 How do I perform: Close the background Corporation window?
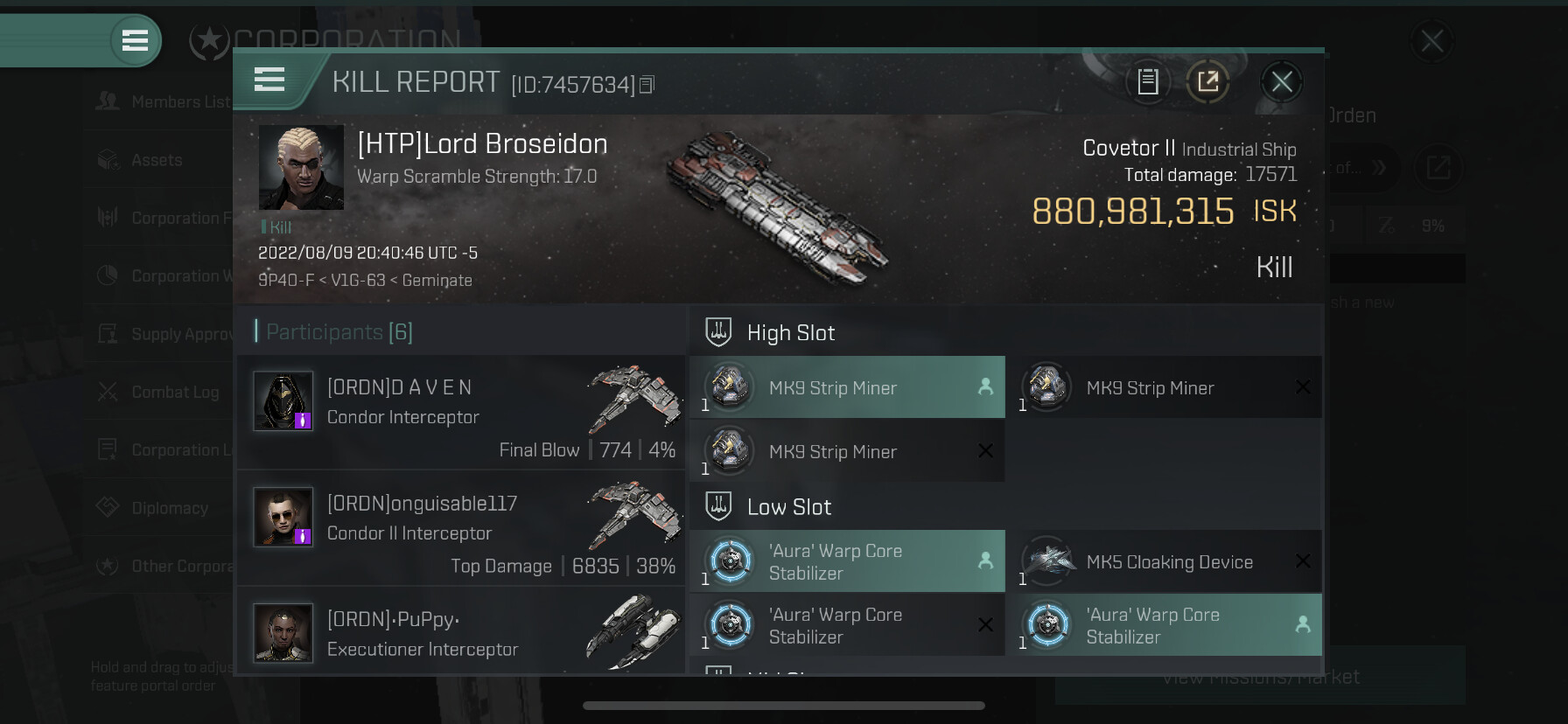coord(1431,41)
